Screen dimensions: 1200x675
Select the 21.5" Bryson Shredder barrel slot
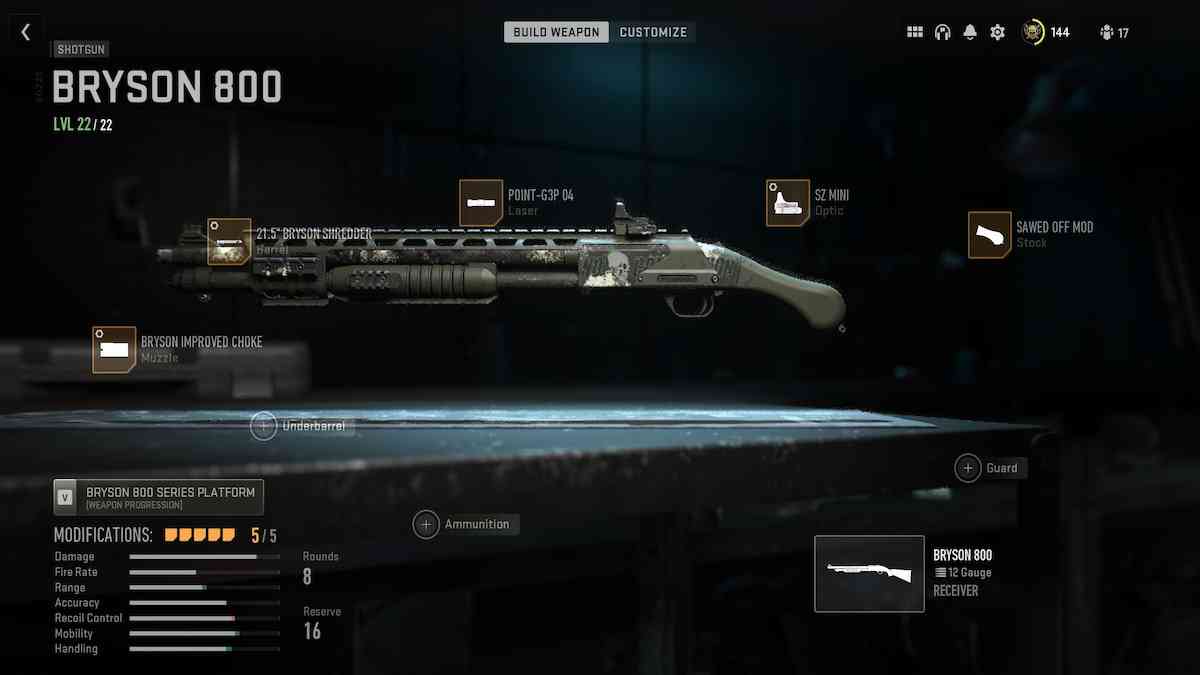click(x=229, y=241)
